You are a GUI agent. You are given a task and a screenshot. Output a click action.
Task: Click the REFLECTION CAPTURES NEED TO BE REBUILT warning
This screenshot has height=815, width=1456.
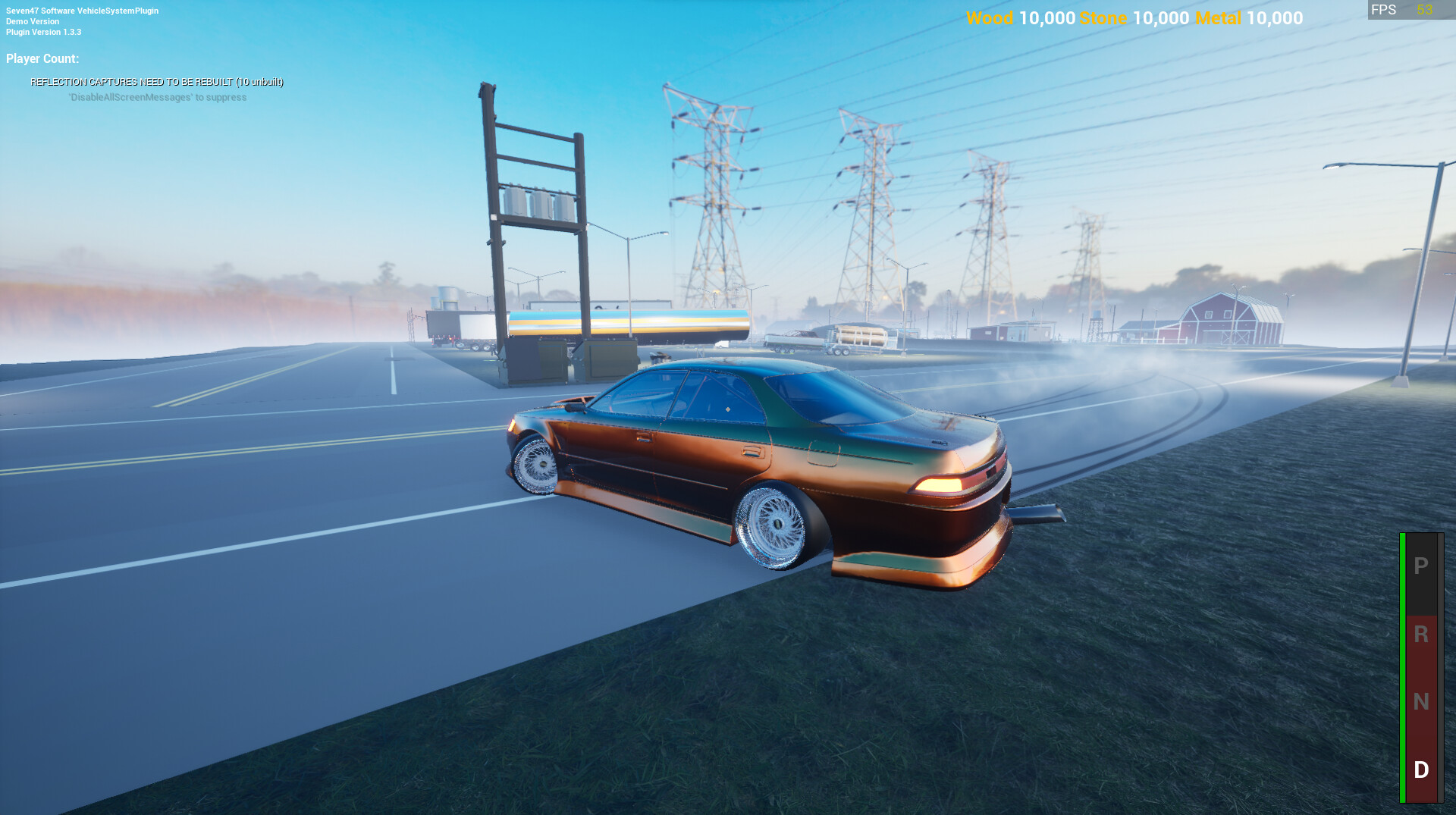(x=157, y=81)
